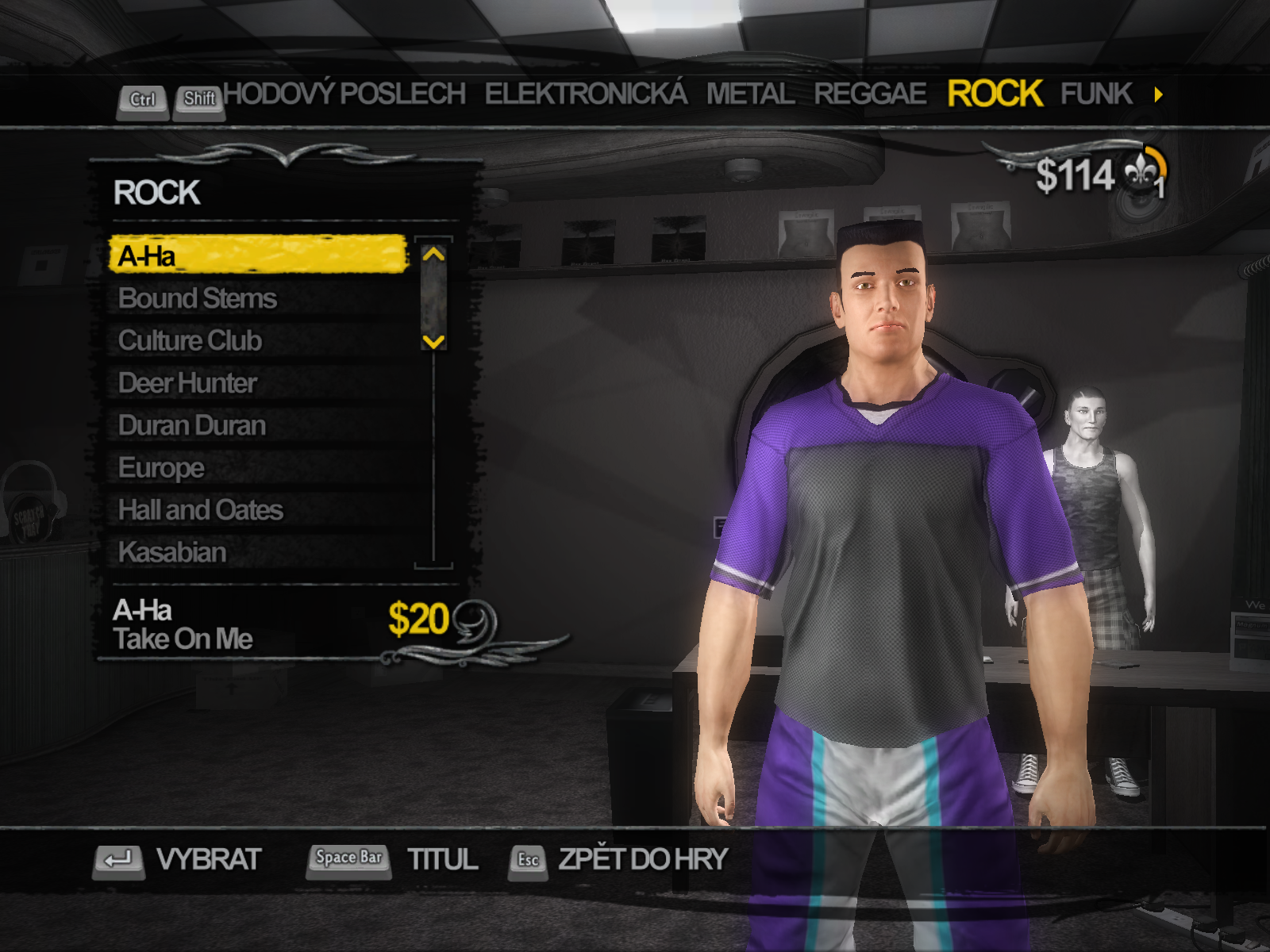Screen dimensions: 1270x952
Task: Show the Reggae genre tab
Action: point(870,94)
